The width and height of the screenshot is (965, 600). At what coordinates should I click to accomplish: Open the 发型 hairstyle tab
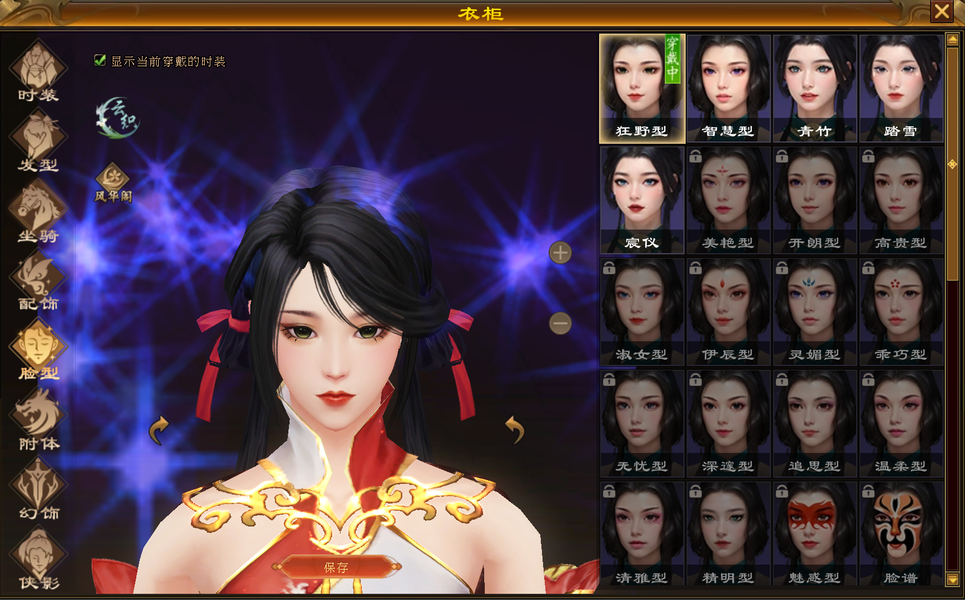pos(38,141)
